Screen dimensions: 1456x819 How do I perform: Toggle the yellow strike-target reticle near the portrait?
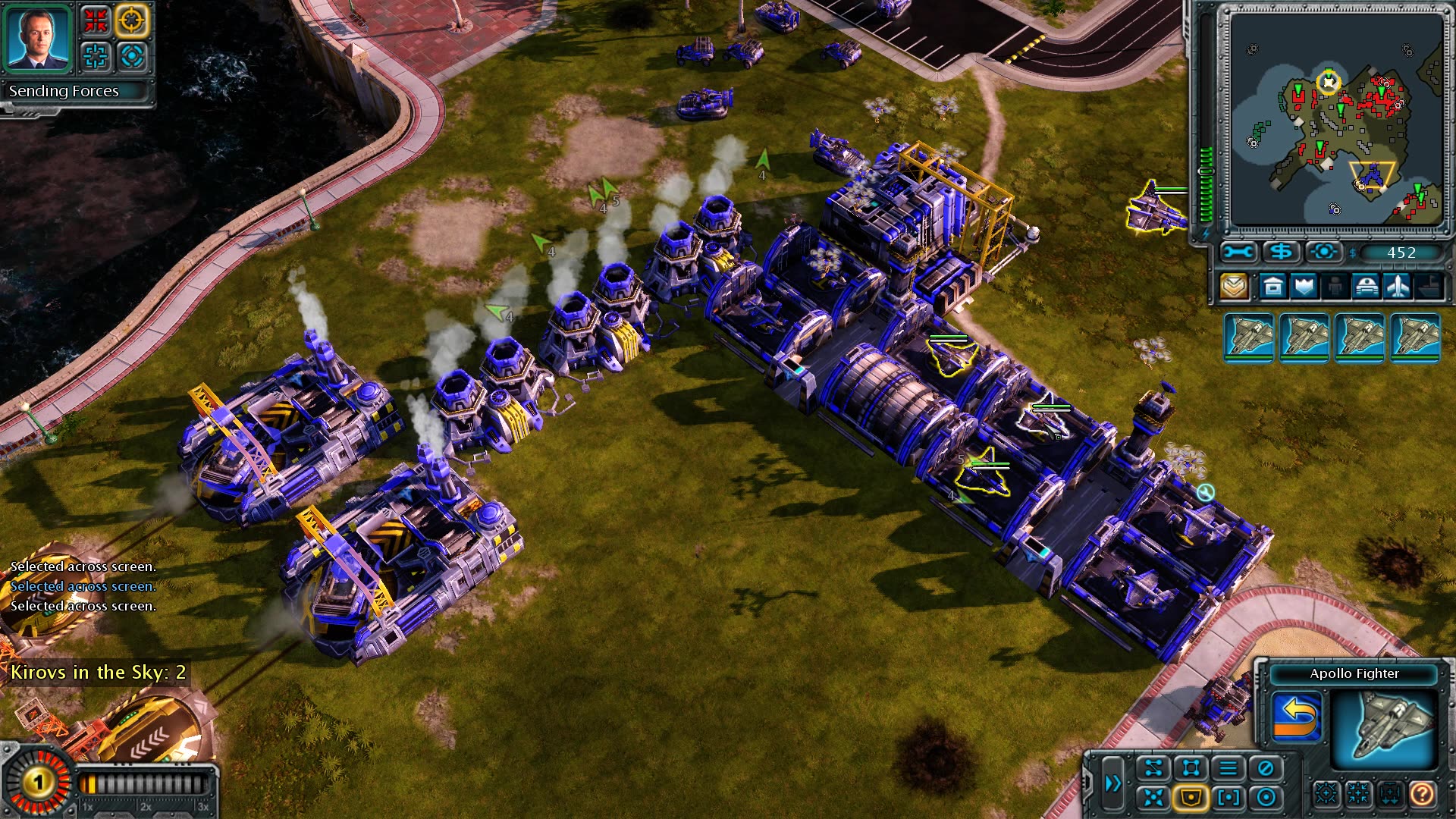[x=130, y=20]
